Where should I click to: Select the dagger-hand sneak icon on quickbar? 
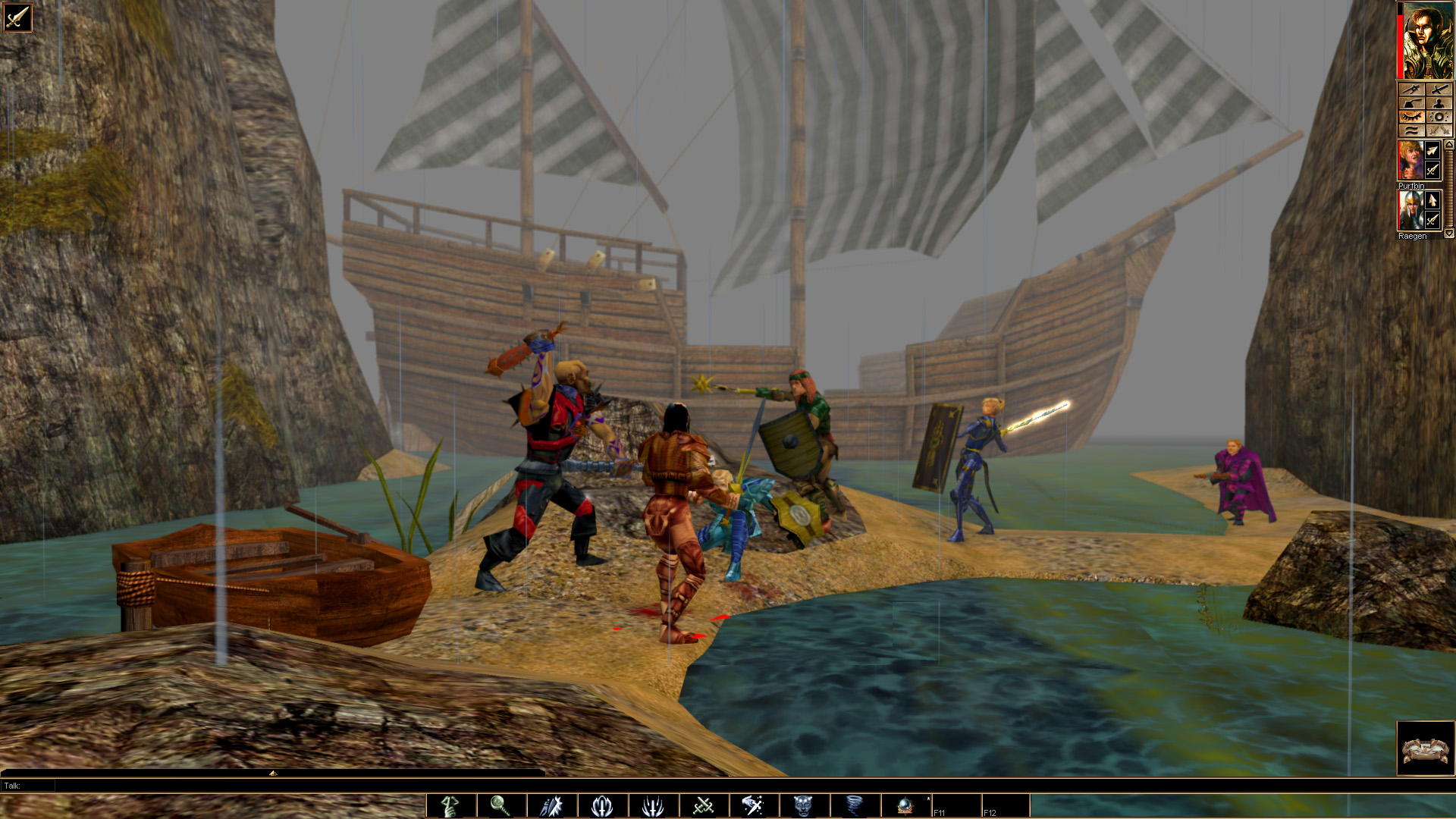coord(550,805)
